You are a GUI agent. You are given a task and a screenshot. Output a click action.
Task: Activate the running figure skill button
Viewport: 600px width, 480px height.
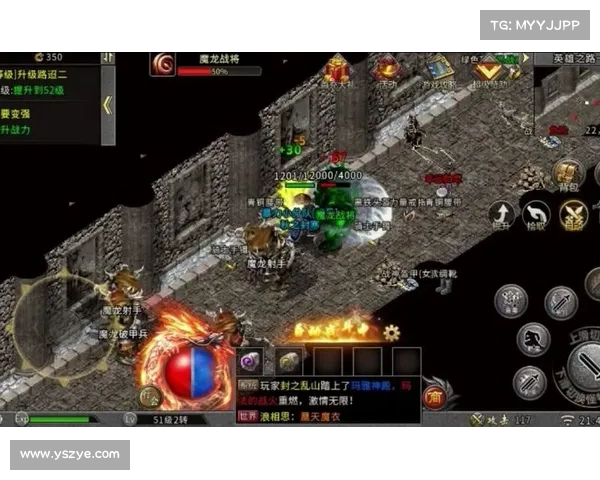pos(534,340)
